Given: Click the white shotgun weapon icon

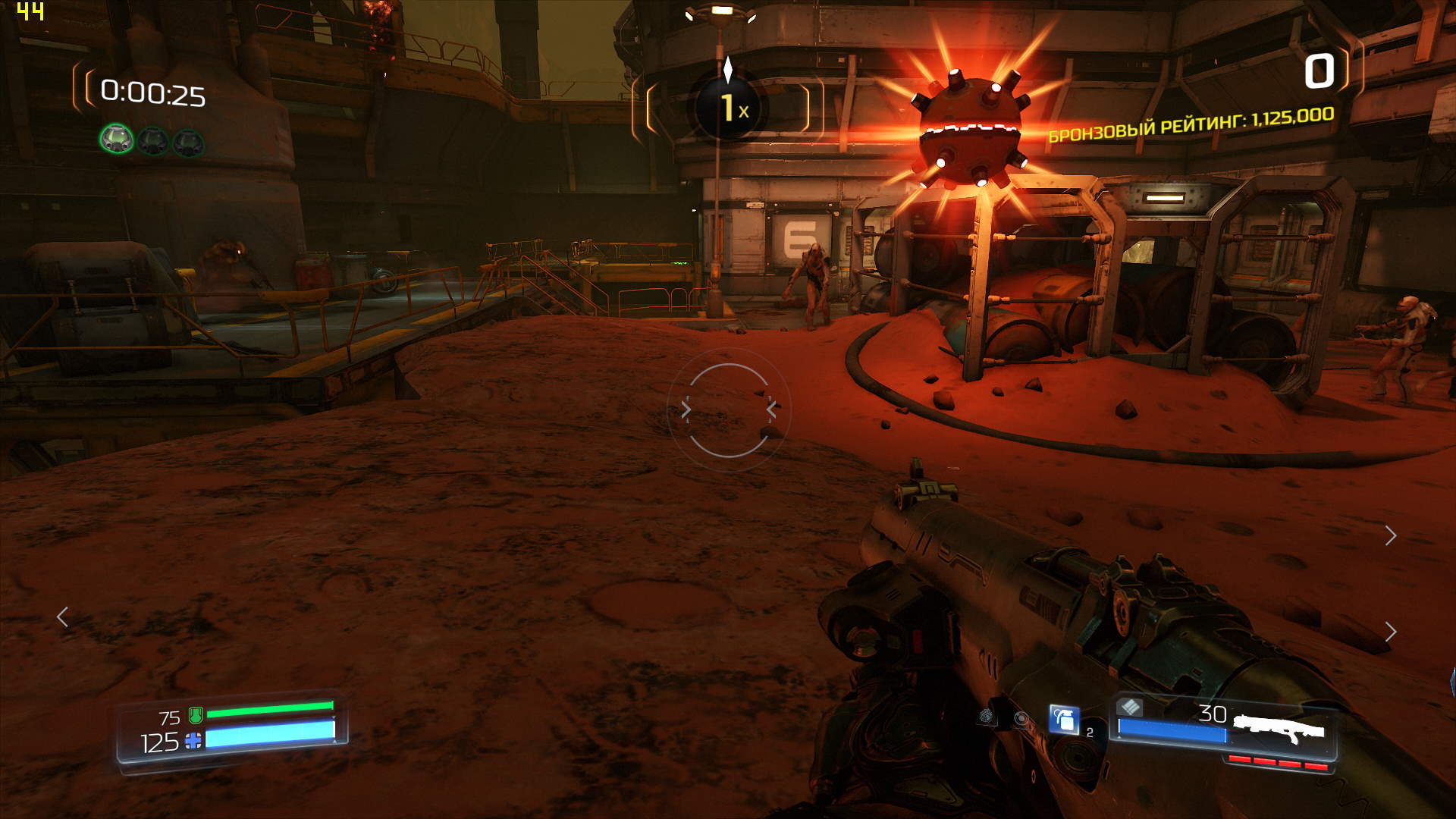Looking at the screenshot, I should coord(1279,730).
